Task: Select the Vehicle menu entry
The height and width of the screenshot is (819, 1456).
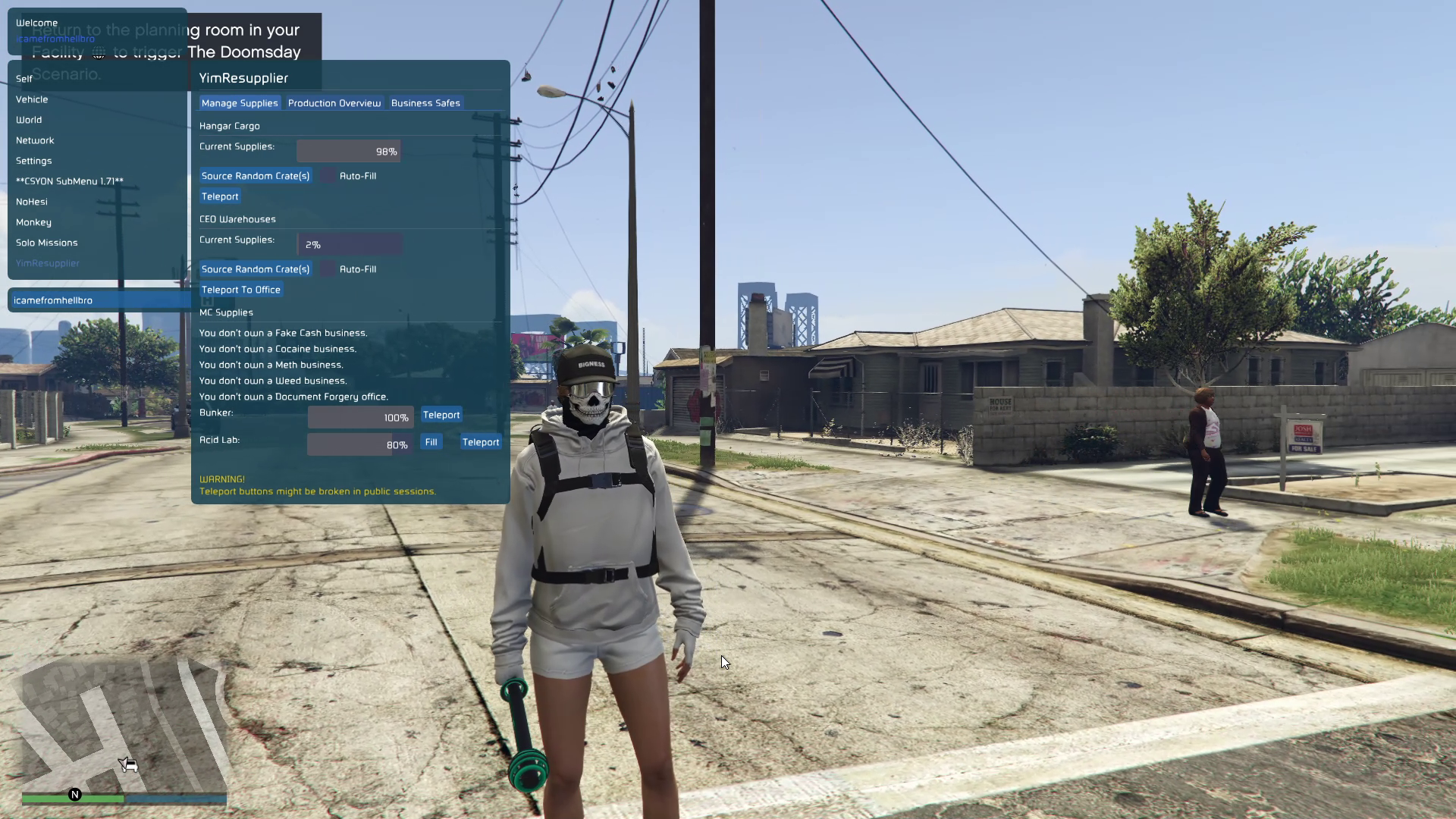Action: pos(32,99)
